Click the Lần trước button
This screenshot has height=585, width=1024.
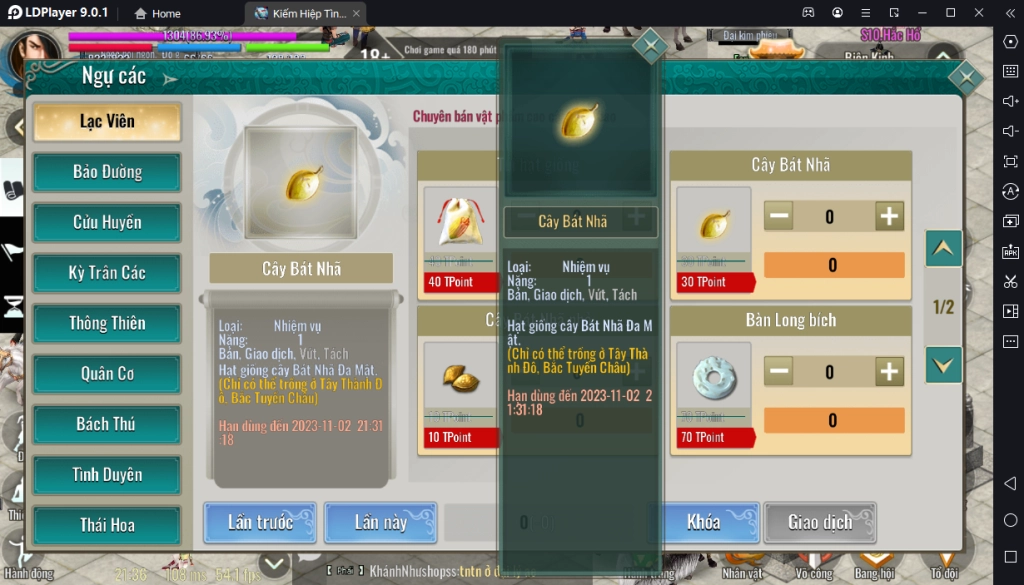[x=260, y=522]
